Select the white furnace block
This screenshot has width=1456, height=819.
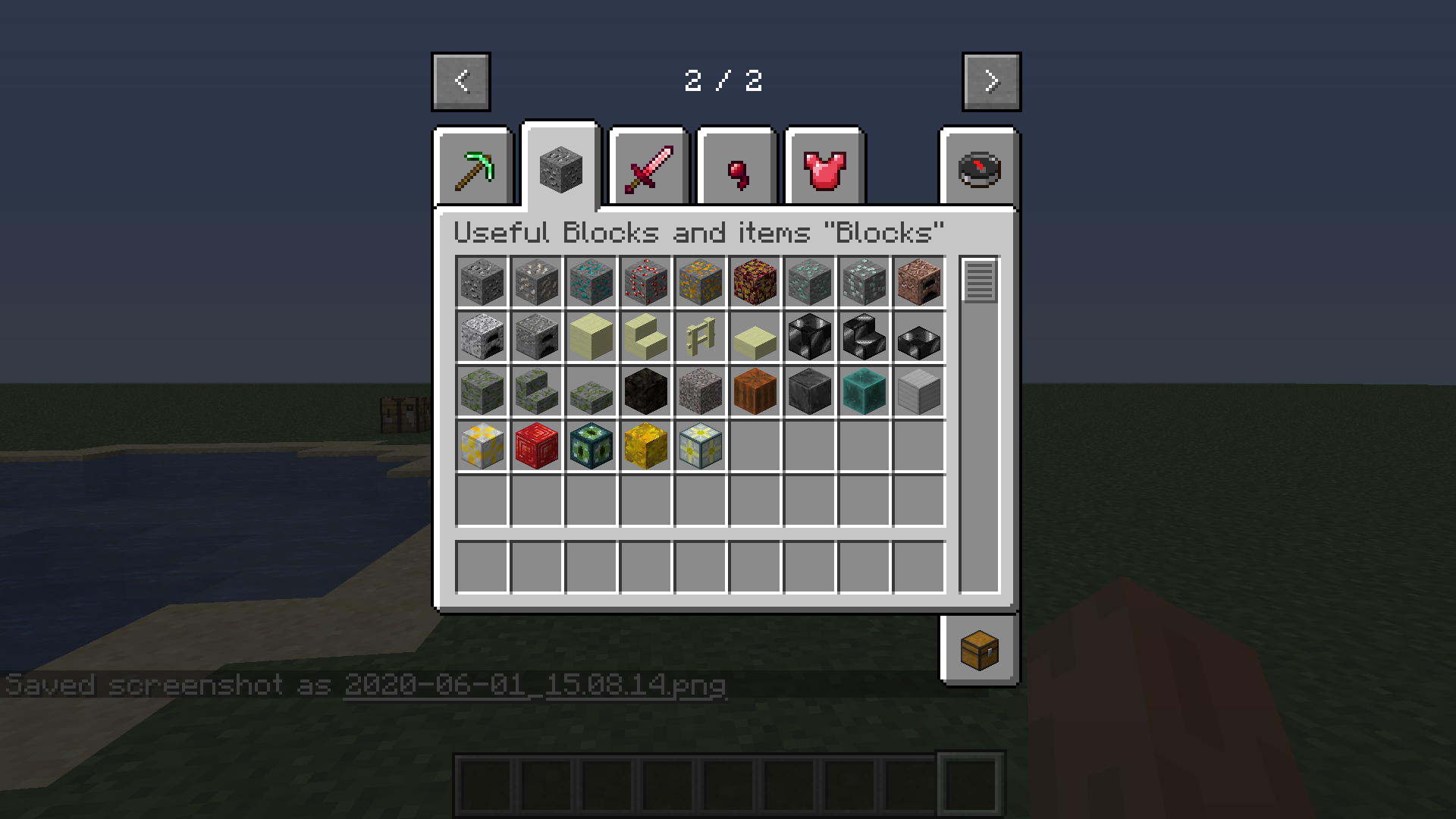pos(482,337)
